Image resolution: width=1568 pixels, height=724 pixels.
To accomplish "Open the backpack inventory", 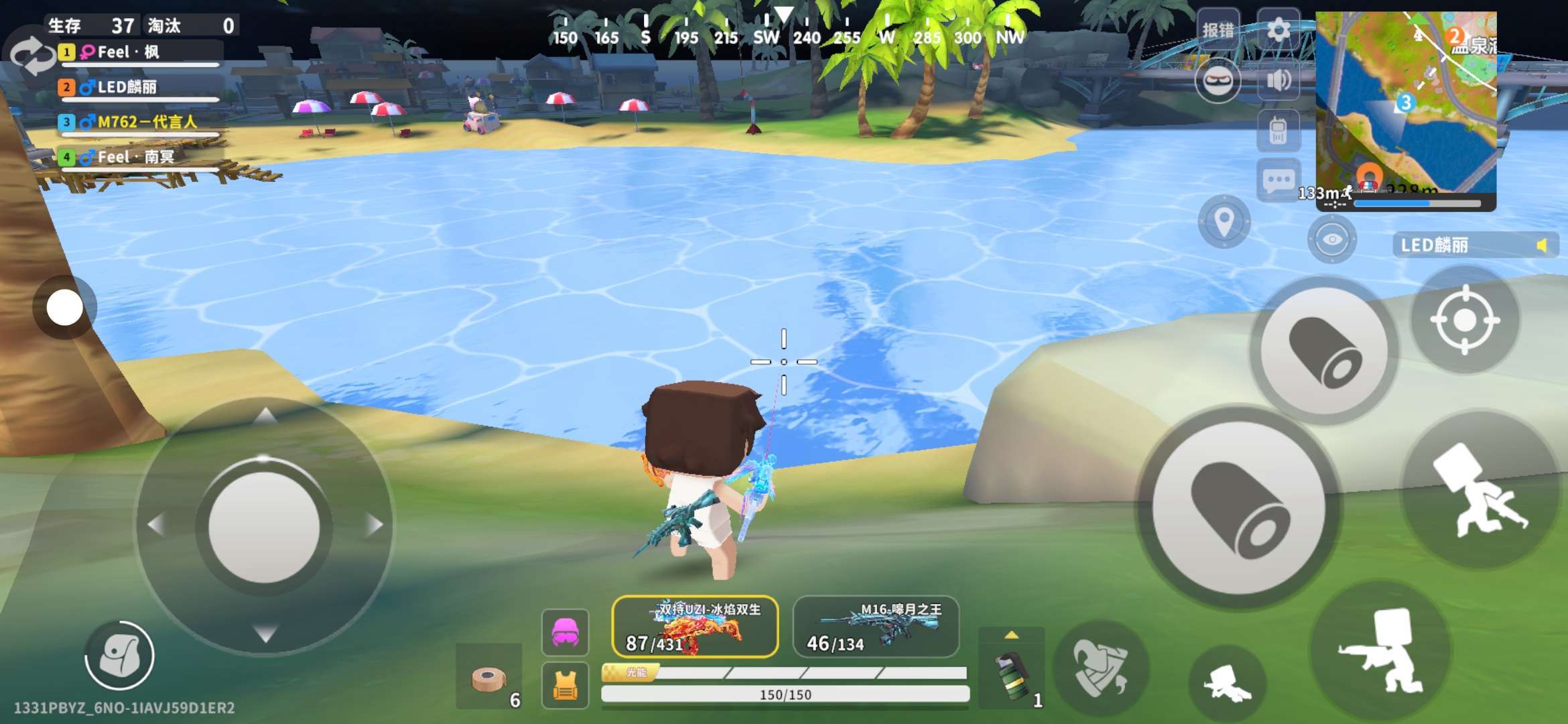I will [x=119, y=656].
